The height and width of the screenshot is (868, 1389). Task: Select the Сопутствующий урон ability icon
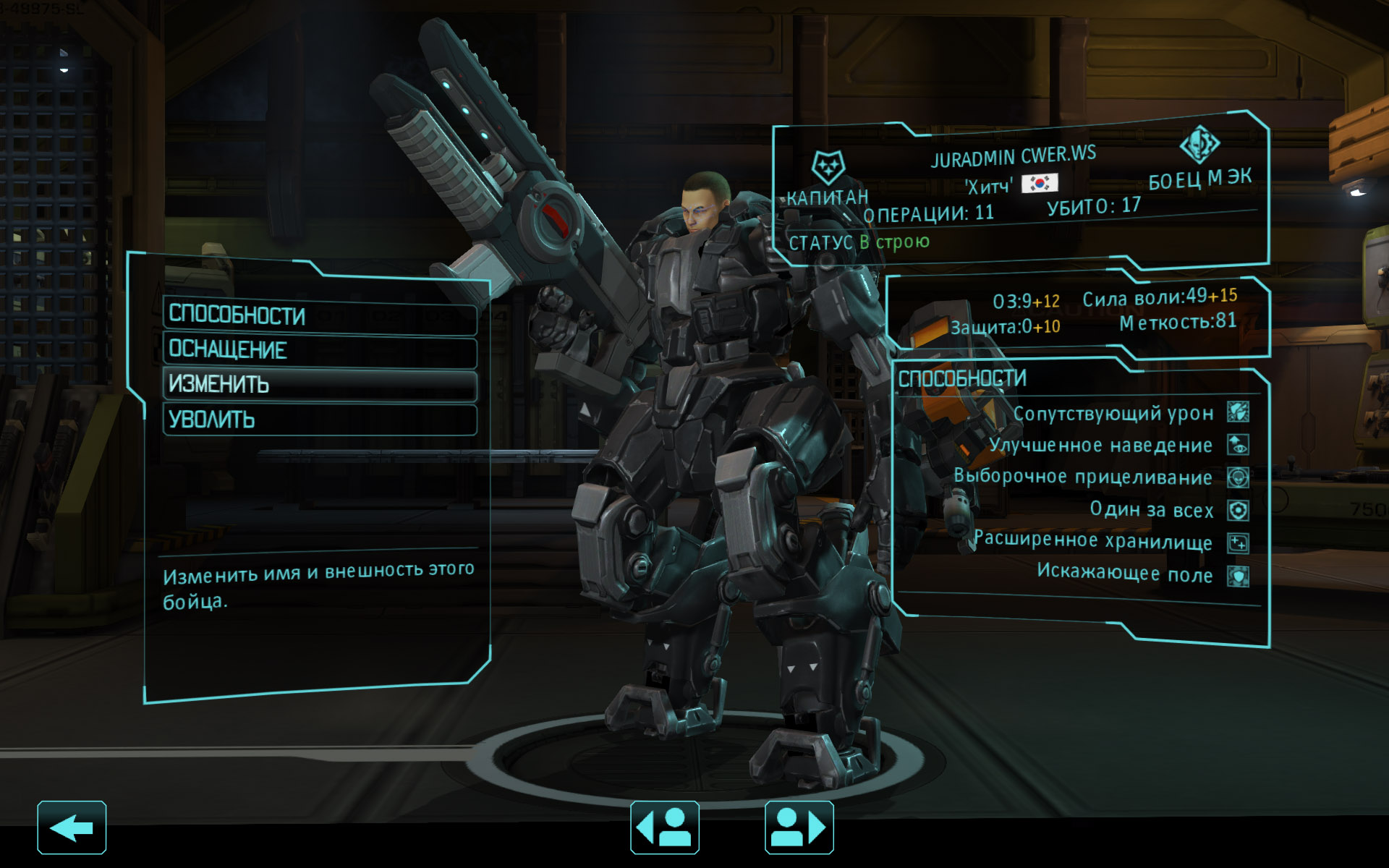tap(1238, 412)
